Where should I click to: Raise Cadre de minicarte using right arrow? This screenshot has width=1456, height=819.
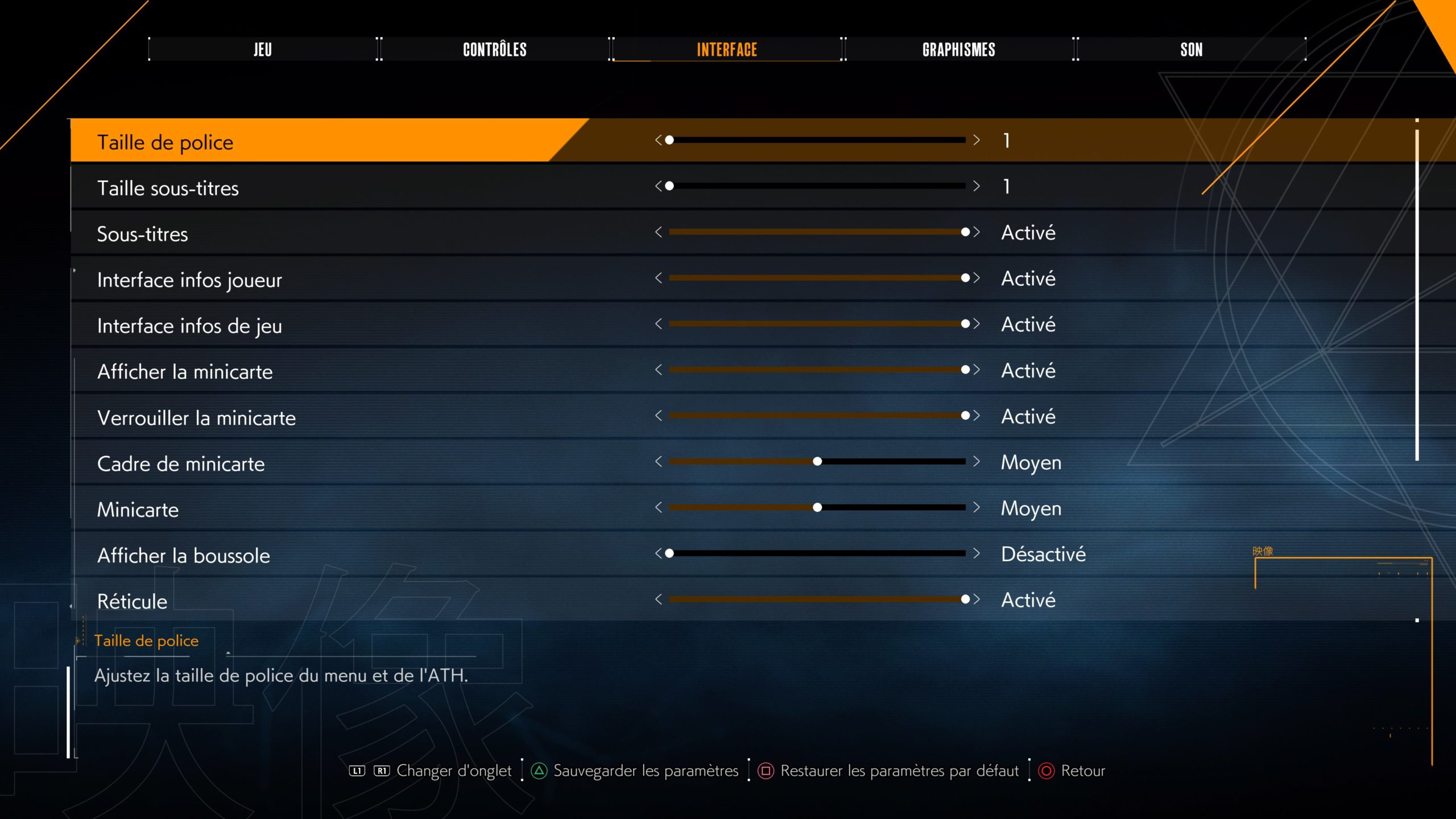click(x=977, y=461)
